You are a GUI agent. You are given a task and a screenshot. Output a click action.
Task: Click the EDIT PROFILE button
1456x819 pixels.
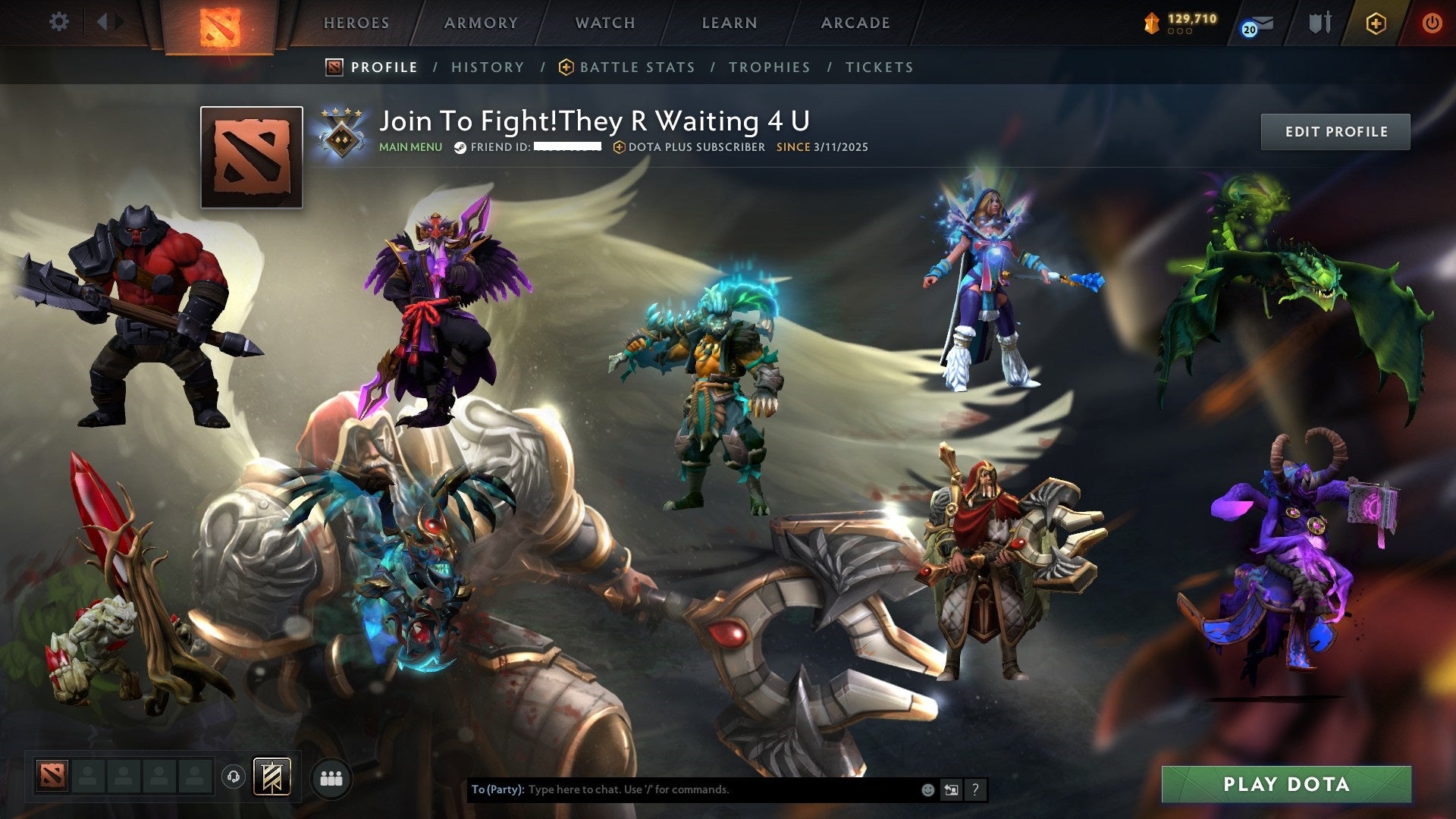pos(1335,130)
